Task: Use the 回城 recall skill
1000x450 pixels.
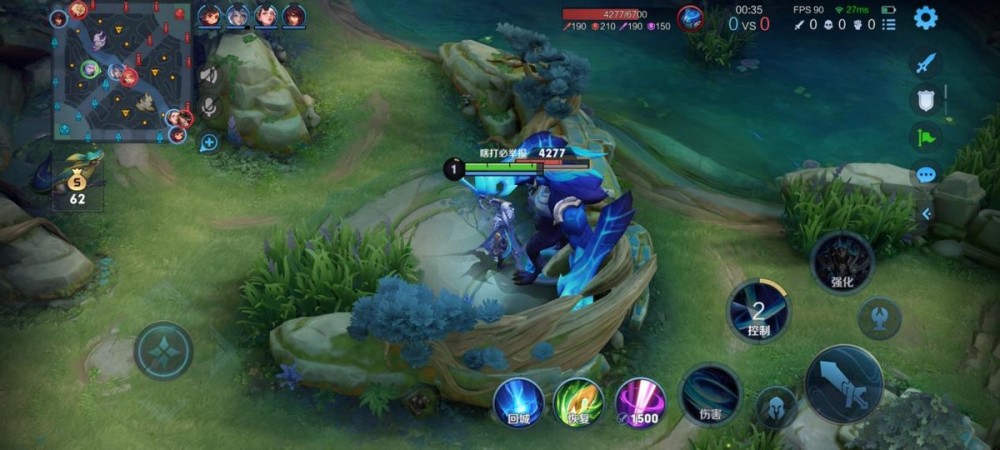Action: [519, 402]
